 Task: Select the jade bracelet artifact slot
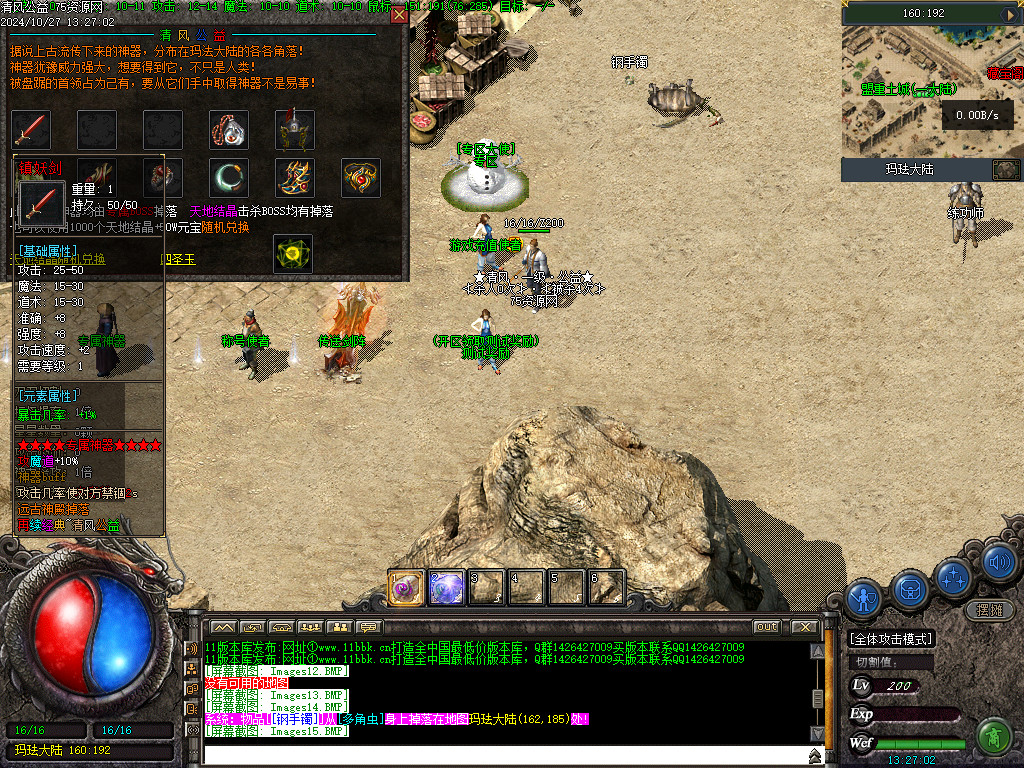(x=229, y=178)
